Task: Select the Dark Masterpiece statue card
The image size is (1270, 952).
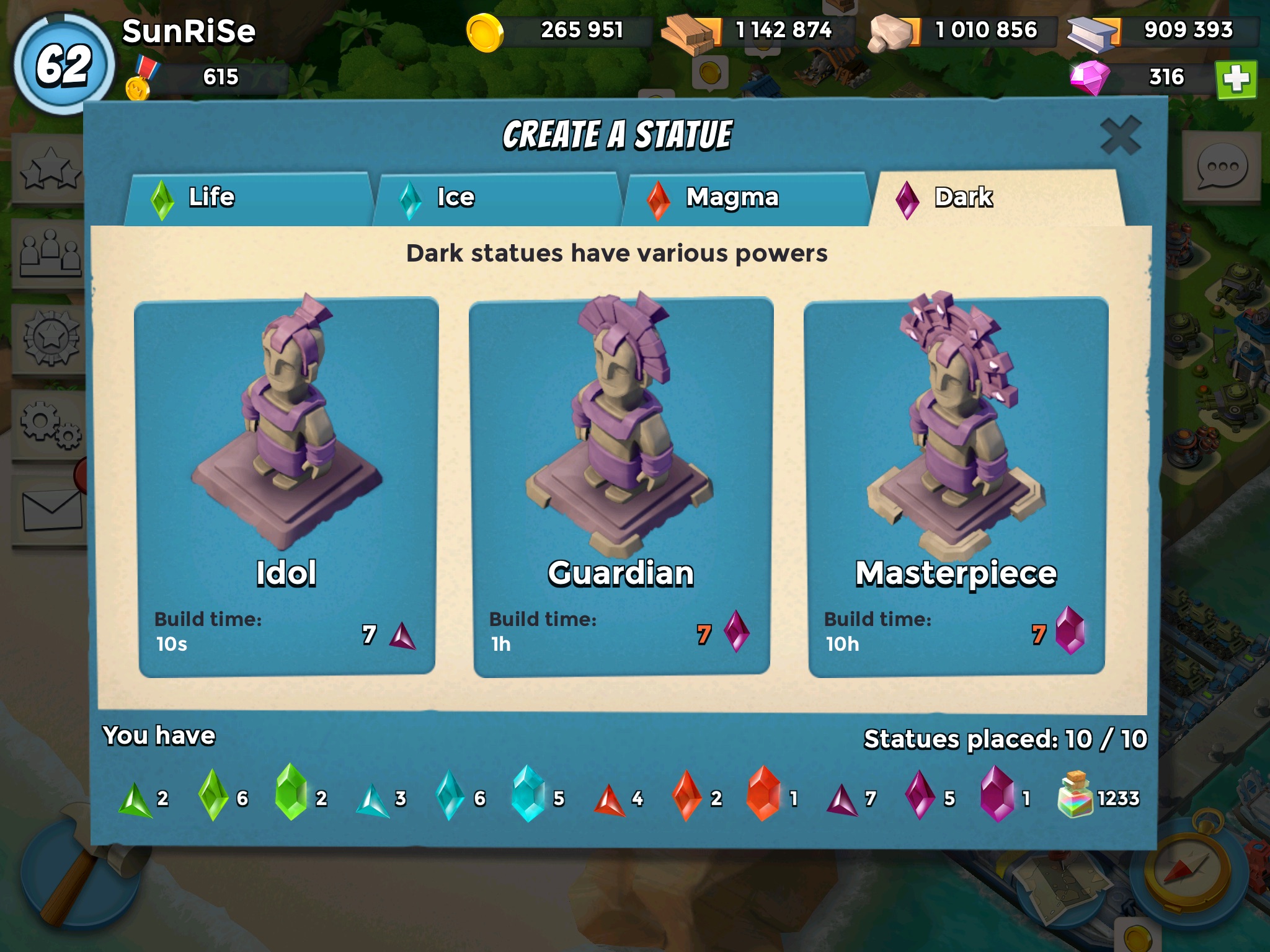Action: coord(956,487)
